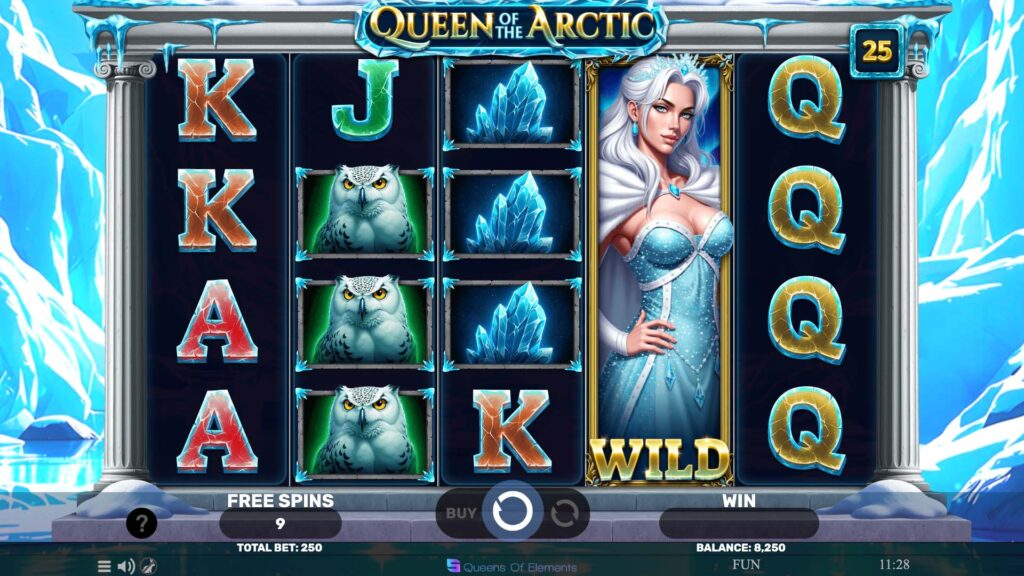
Task: Open the Buy feature
Action: 461,513
